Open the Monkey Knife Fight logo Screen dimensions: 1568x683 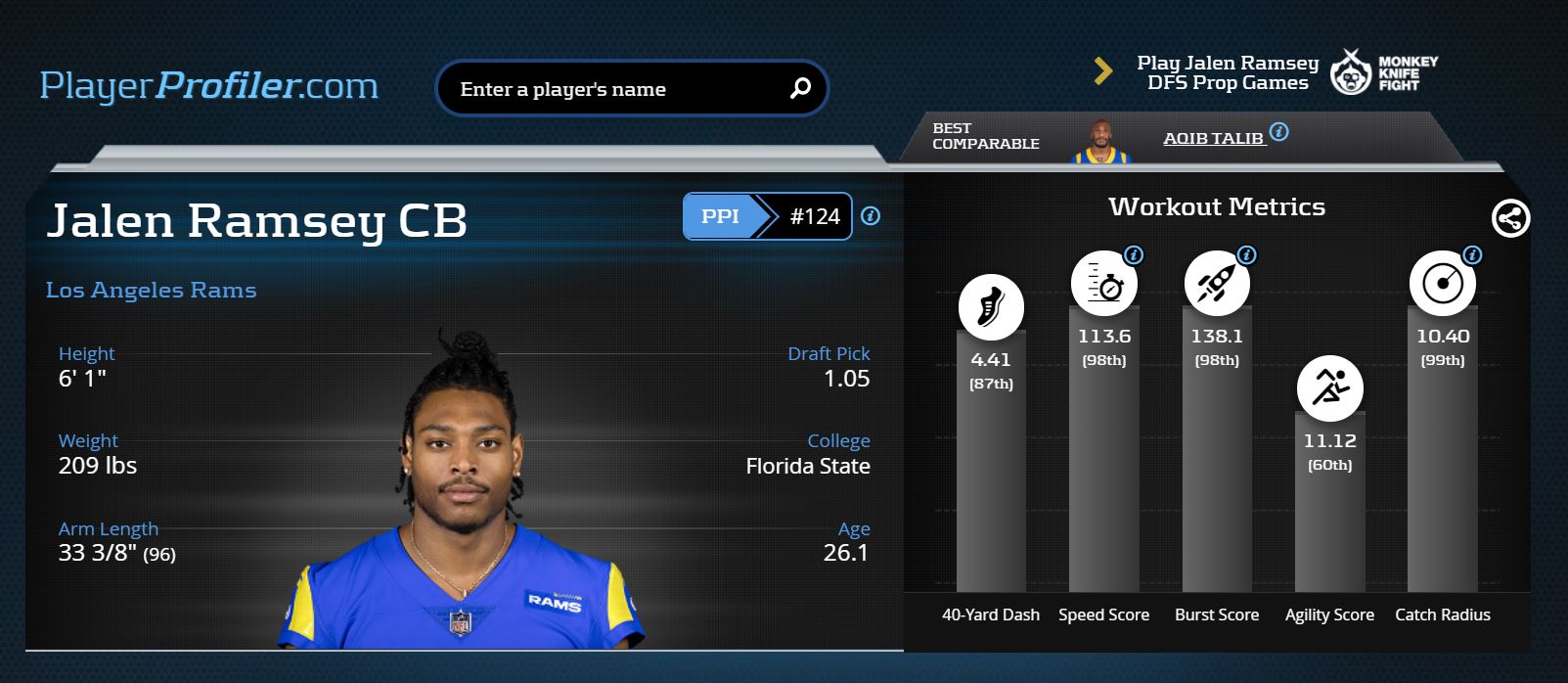pyautogui.click(x=1384, y=72)
